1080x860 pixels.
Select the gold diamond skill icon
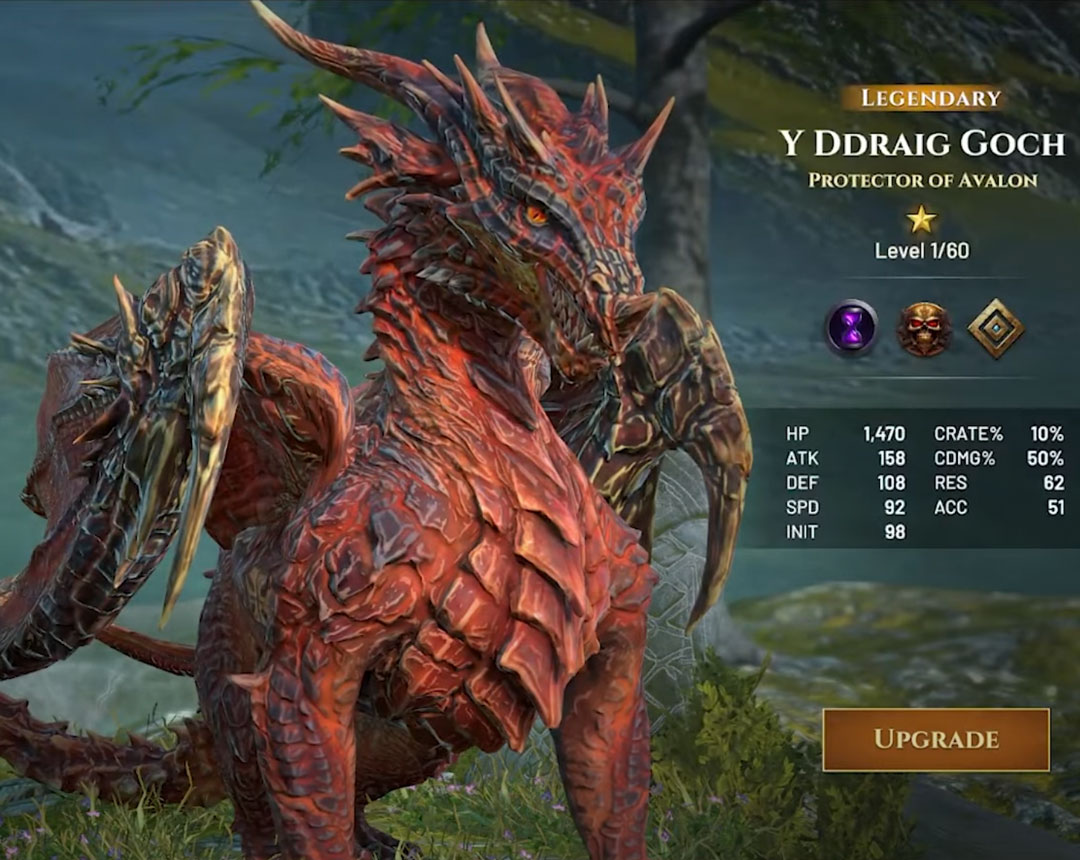[x=996, y=328]
